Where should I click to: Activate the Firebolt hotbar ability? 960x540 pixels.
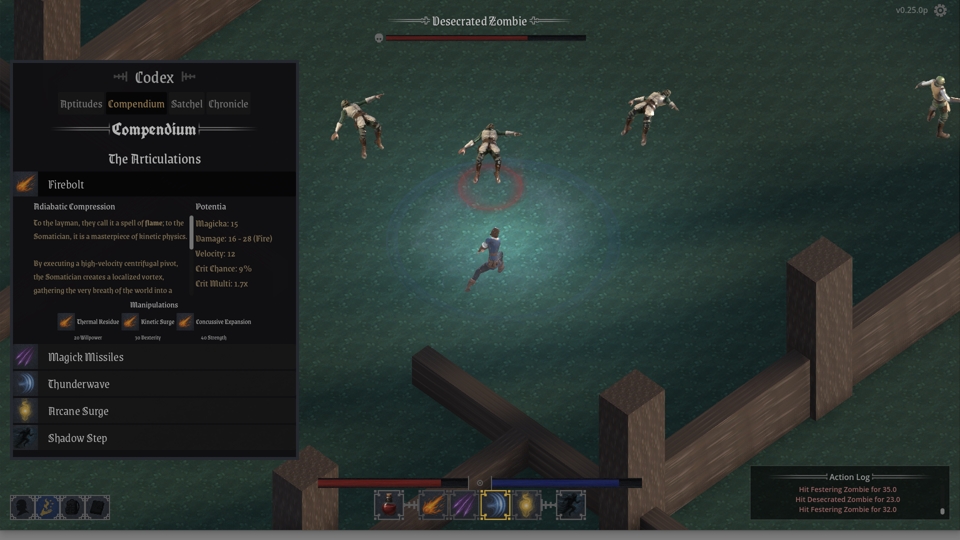click(432, 505)
